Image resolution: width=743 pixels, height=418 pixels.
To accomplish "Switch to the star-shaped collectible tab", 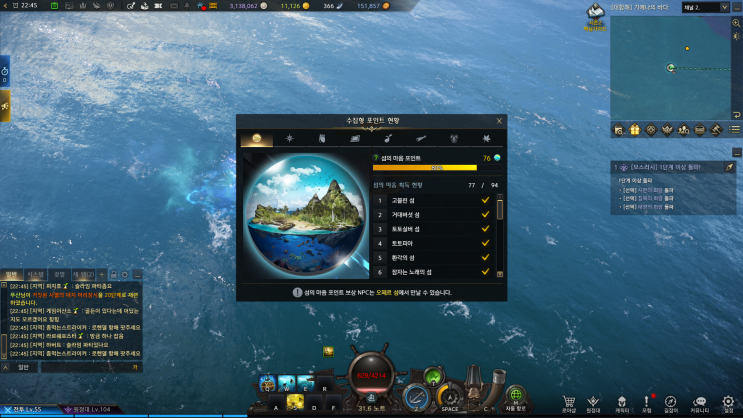I will (x=289, y=138).
